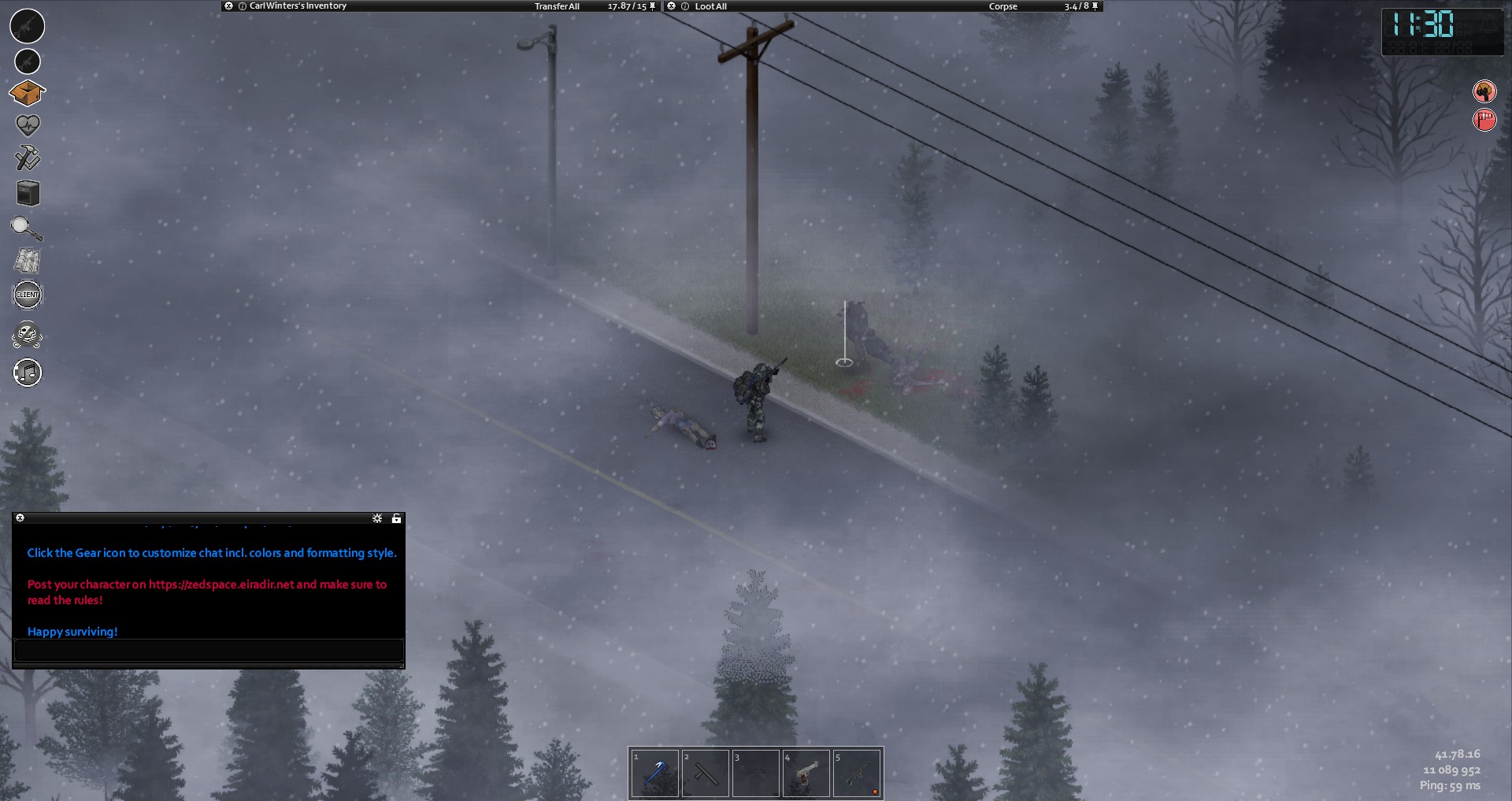Open the CLIENT panel button
Image resolution: width=1512 pixels, height=801 pixels.
[28, 295]
